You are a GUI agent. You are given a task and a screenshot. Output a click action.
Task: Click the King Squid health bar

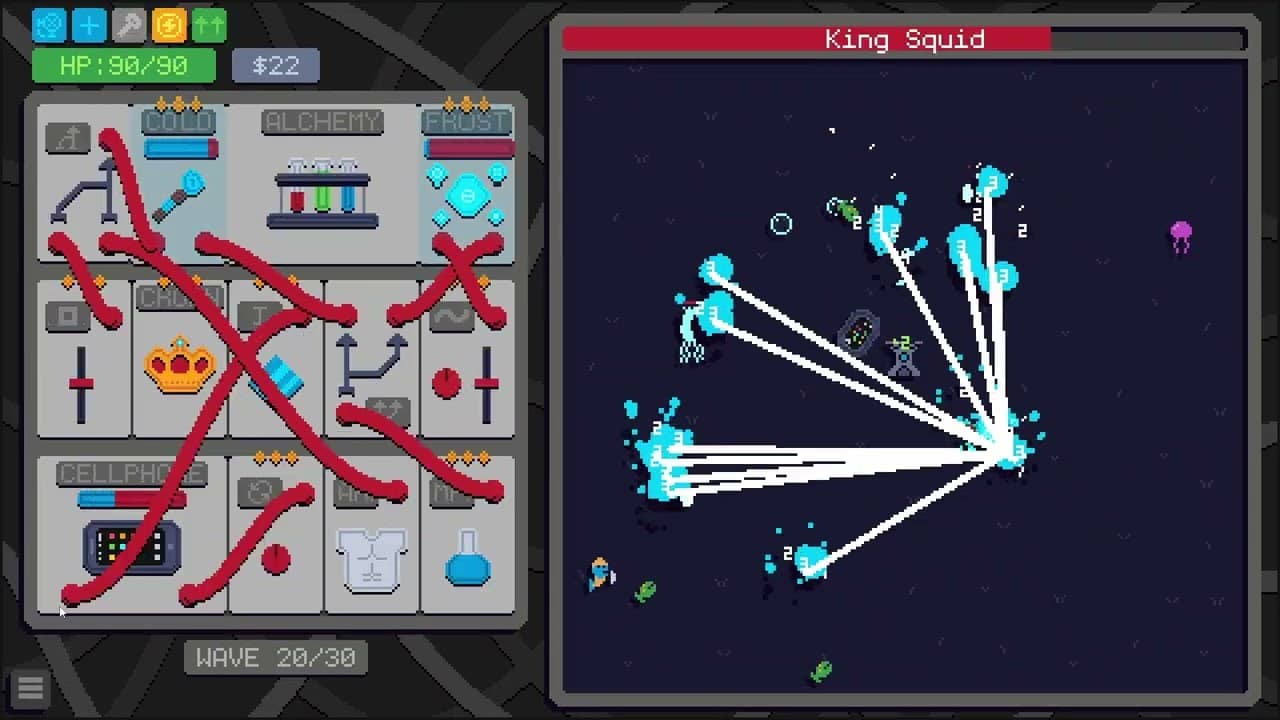point(905,40)
